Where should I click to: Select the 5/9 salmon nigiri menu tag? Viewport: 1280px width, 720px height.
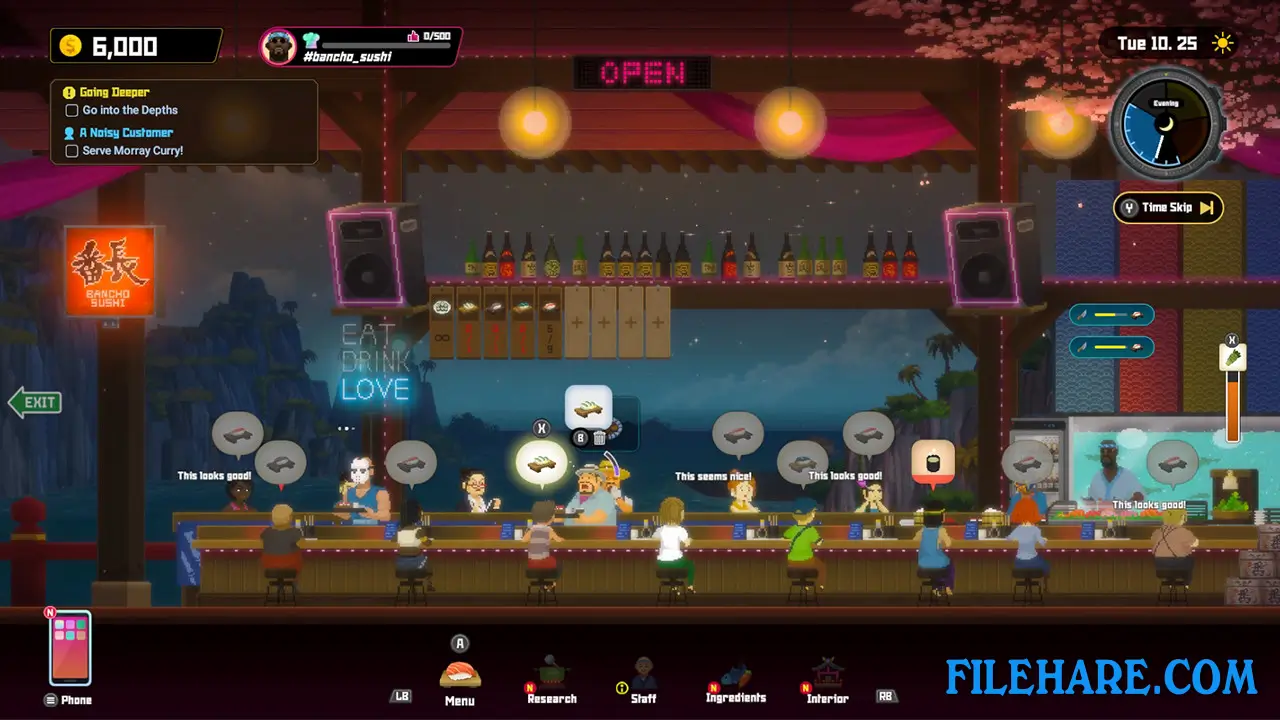(550, 320)
